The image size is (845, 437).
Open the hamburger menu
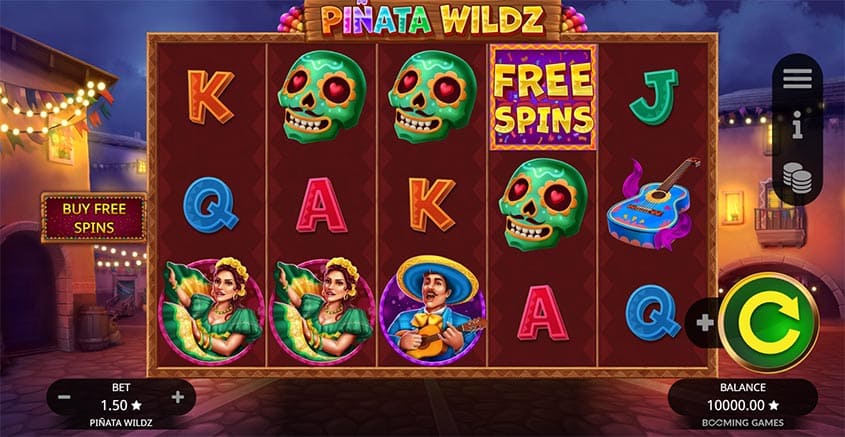coord(797,80)
